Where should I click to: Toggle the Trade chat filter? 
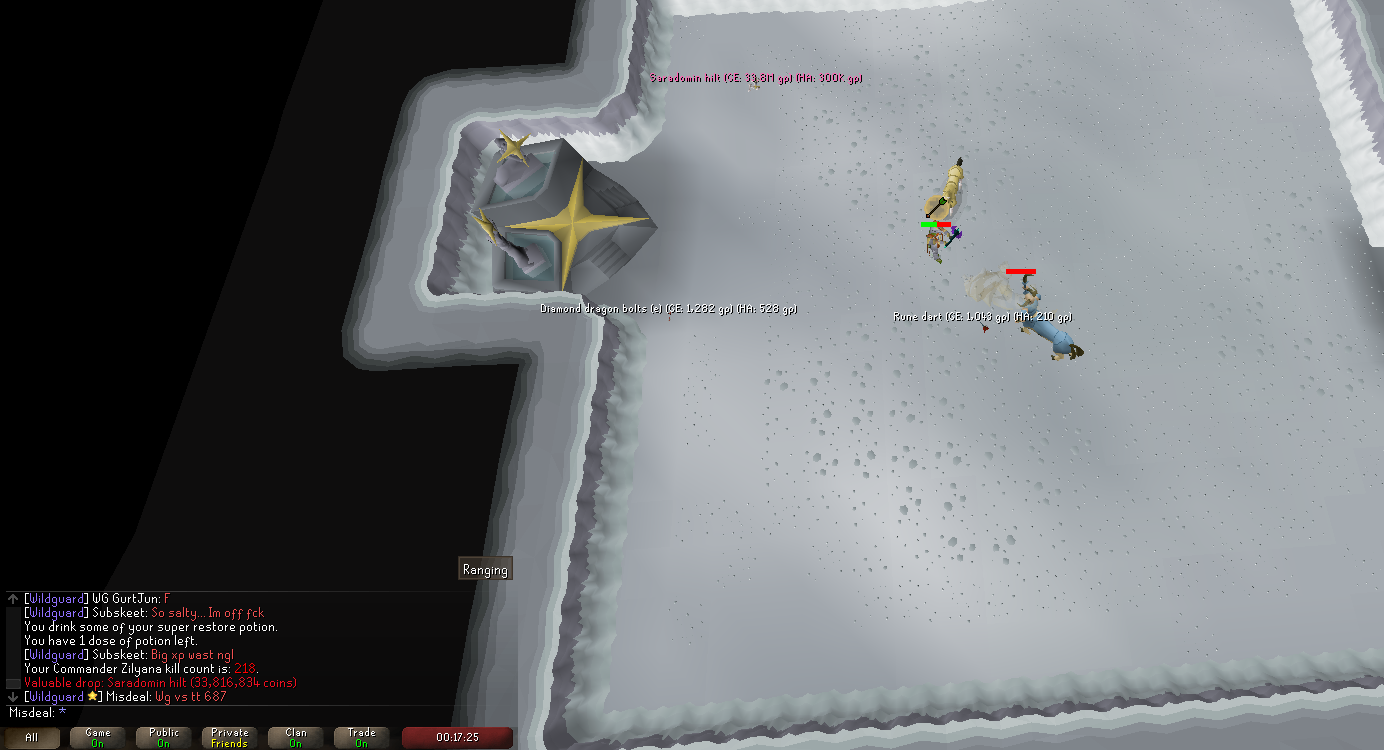(362, 738)
